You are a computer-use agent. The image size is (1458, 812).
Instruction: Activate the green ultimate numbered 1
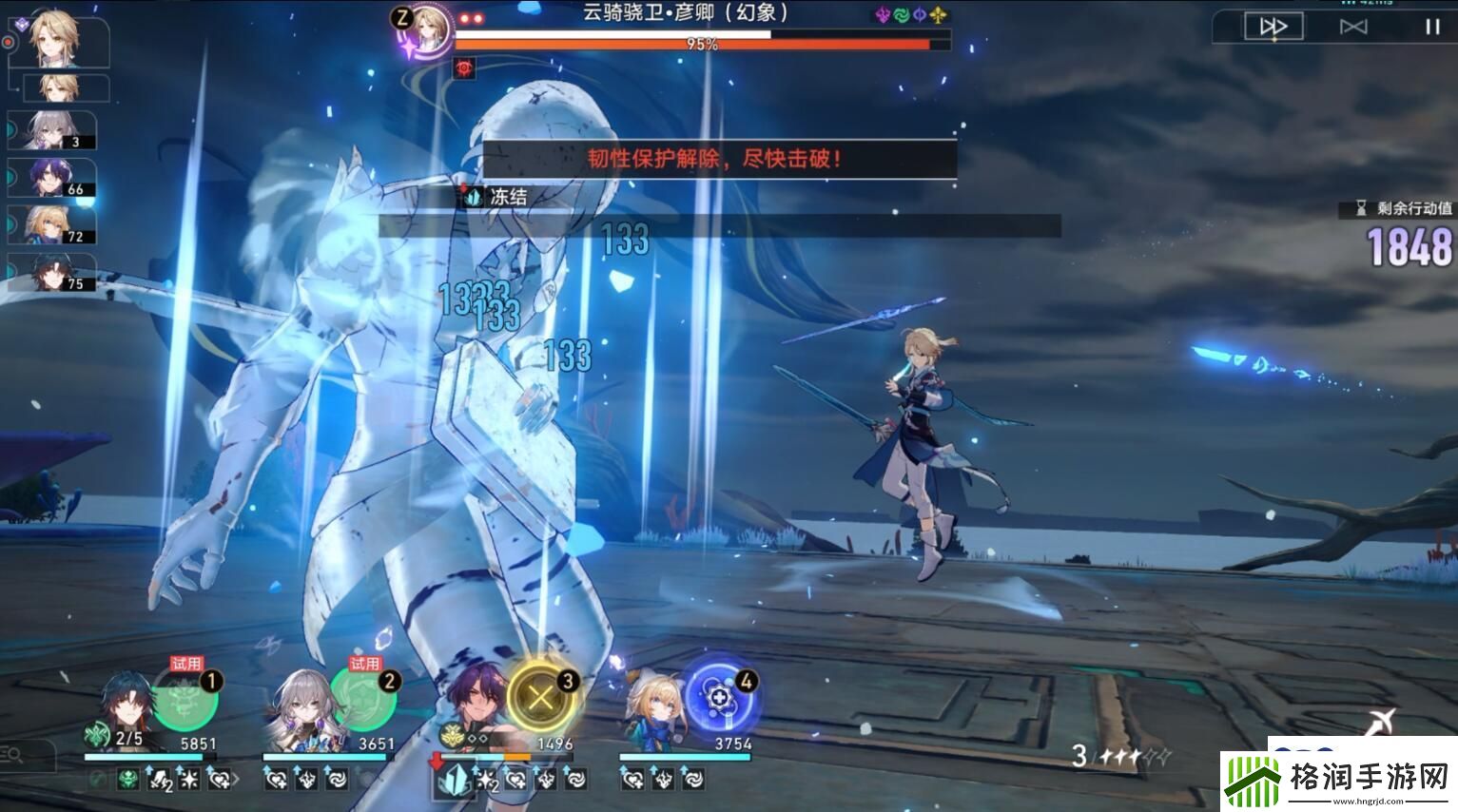(x=185, y=701)
